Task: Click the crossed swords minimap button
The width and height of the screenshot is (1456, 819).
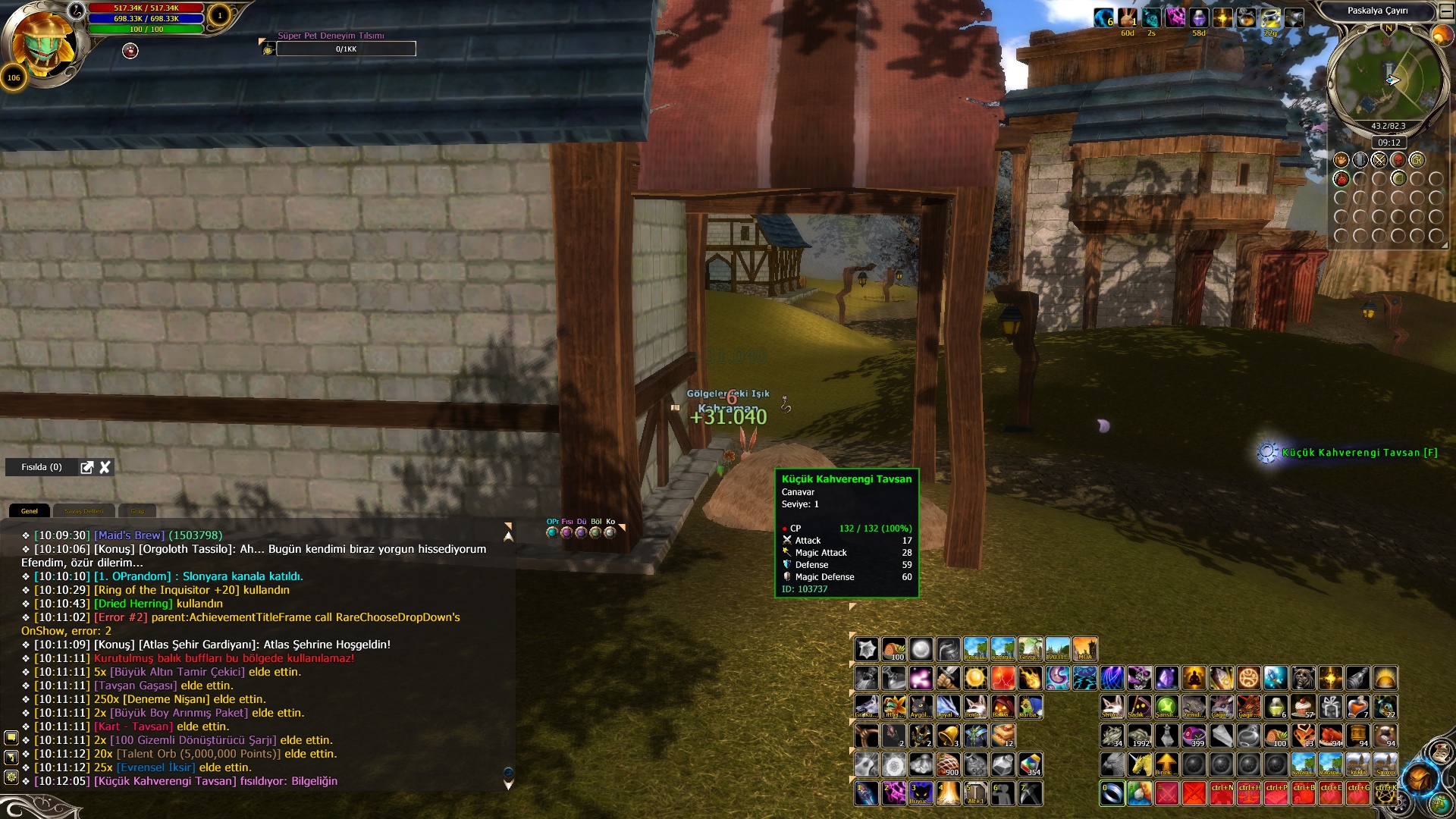Action: (x=1379, y=160)
